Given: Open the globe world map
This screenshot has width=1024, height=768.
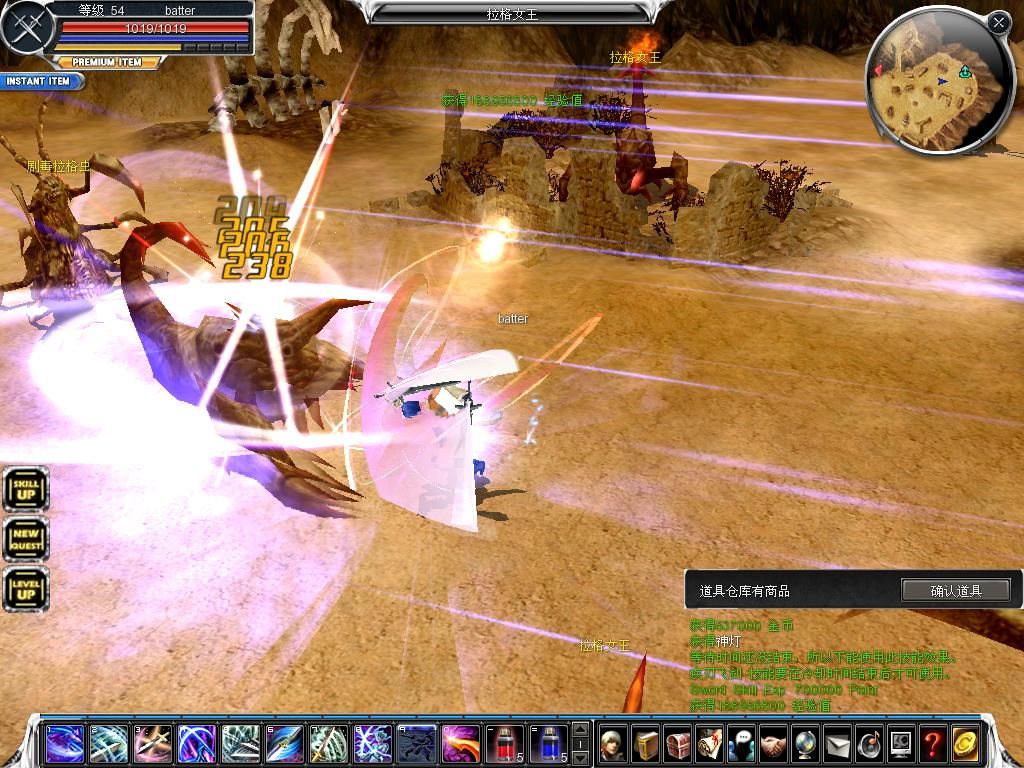Looking at the screenshot, I should [x=805, y=744].
